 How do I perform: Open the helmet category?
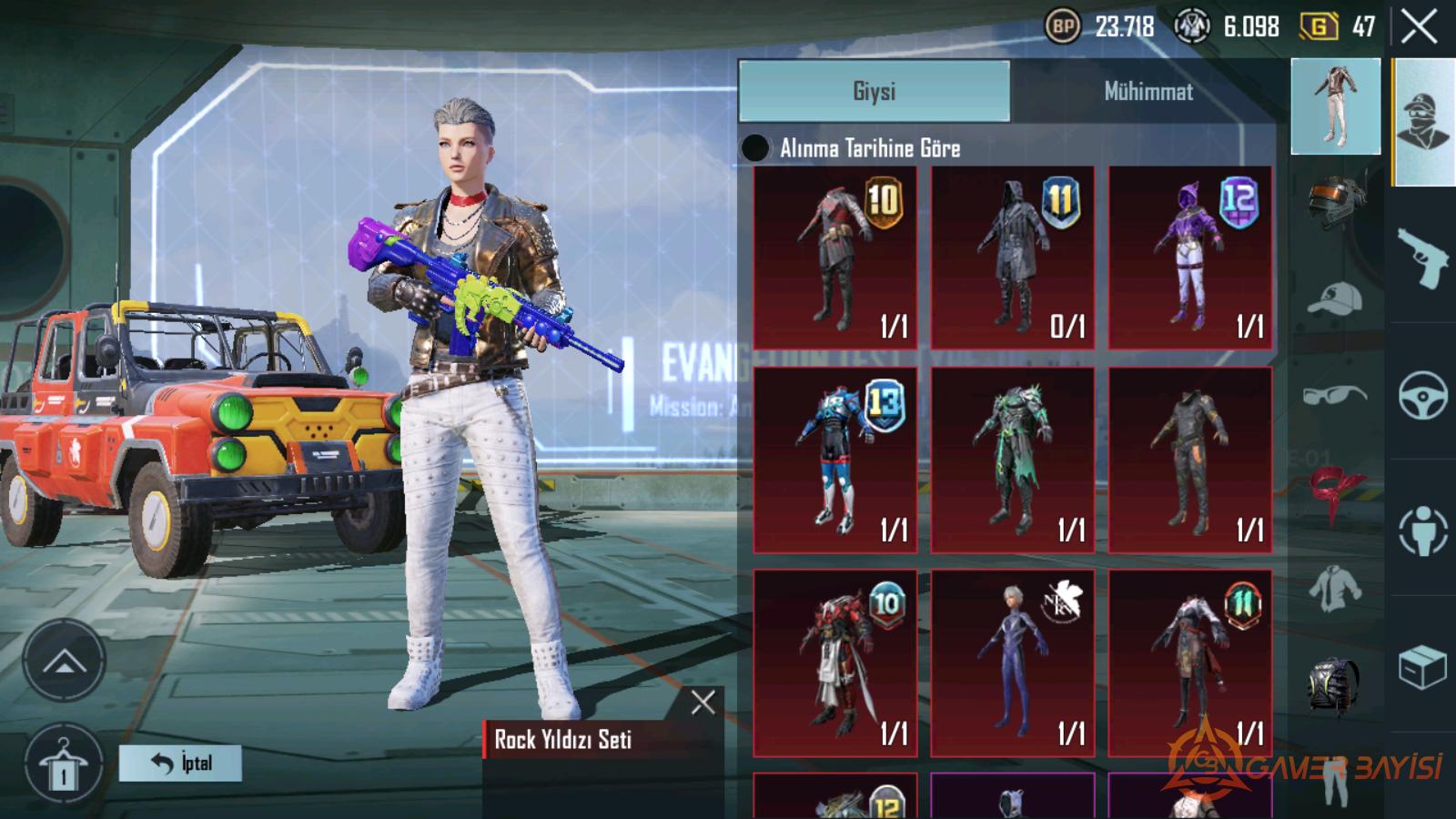(x=1335, y=202)
